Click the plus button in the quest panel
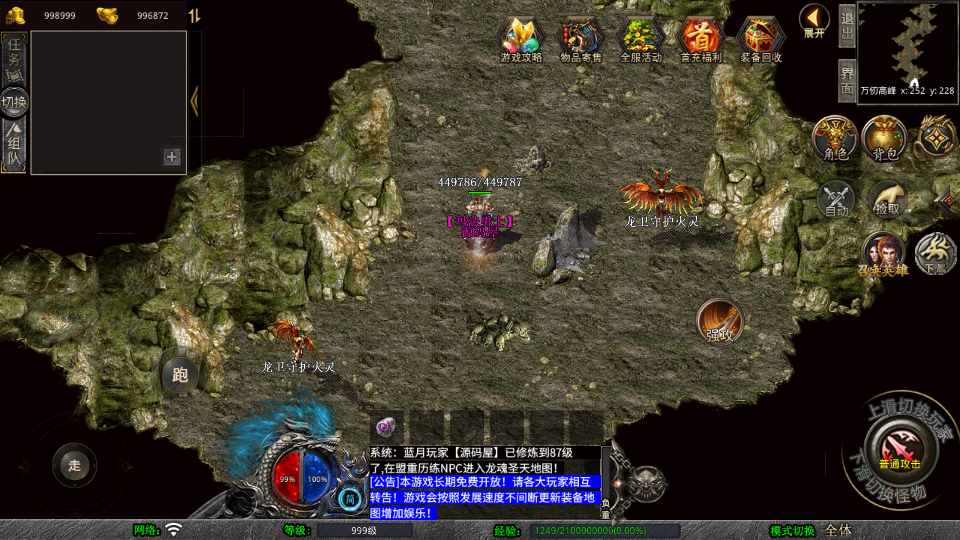 pyautogui.click(x=172, y=157)
